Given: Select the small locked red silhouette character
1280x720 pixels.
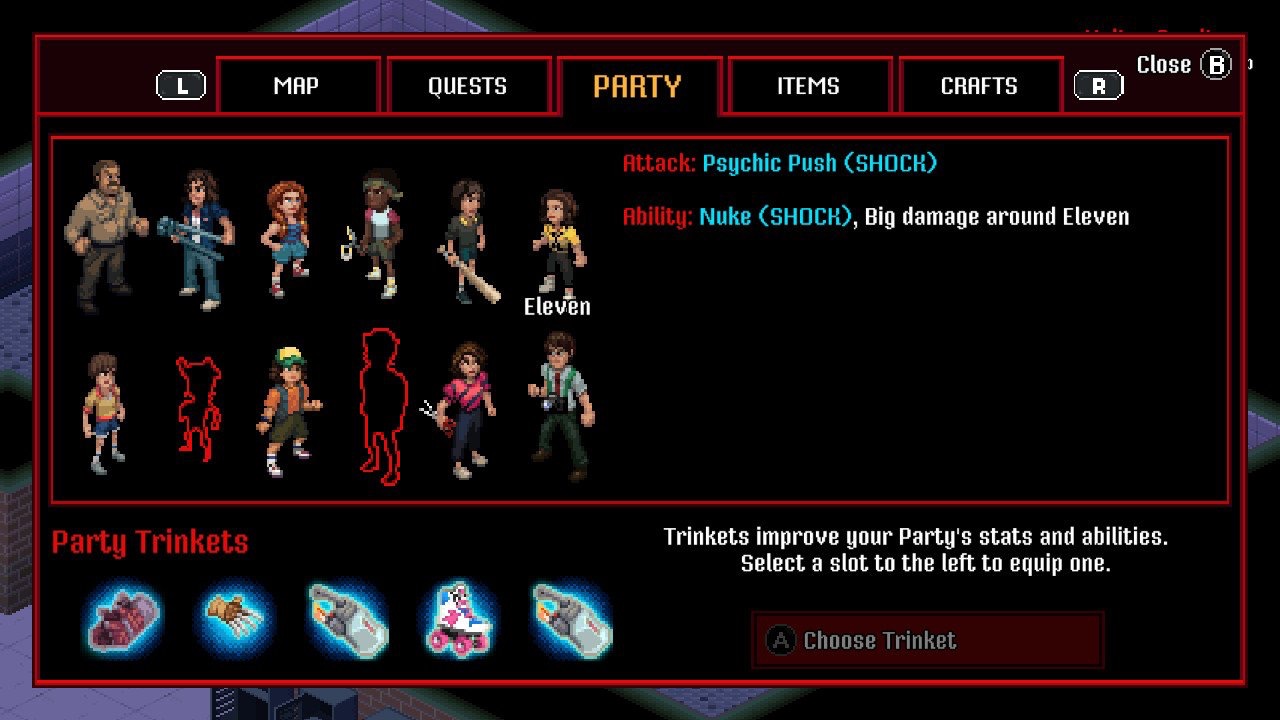Looking at the screenshot, I should [197, 408].
